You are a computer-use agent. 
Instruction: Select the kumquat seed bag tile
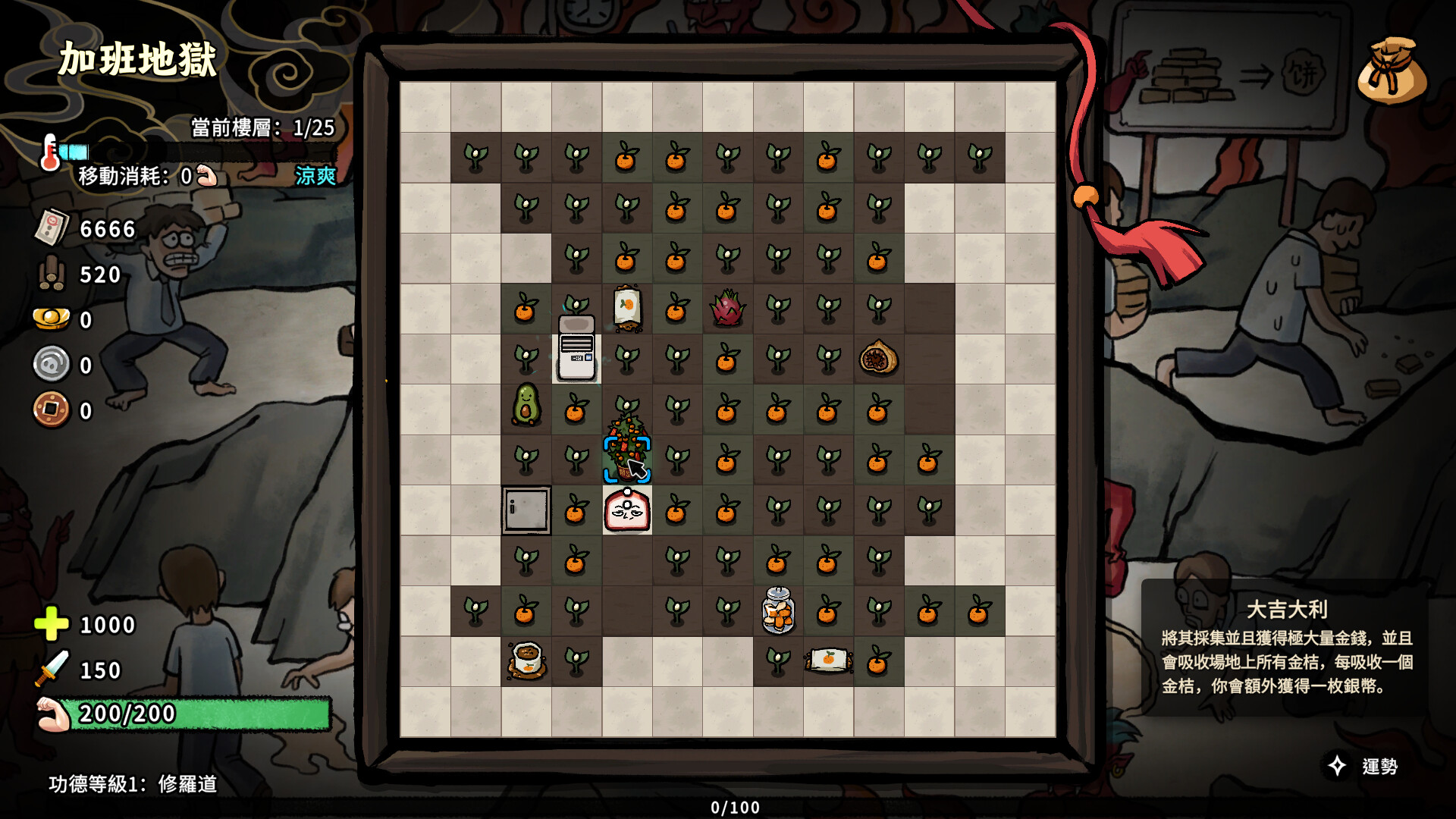tap(627, 308)
